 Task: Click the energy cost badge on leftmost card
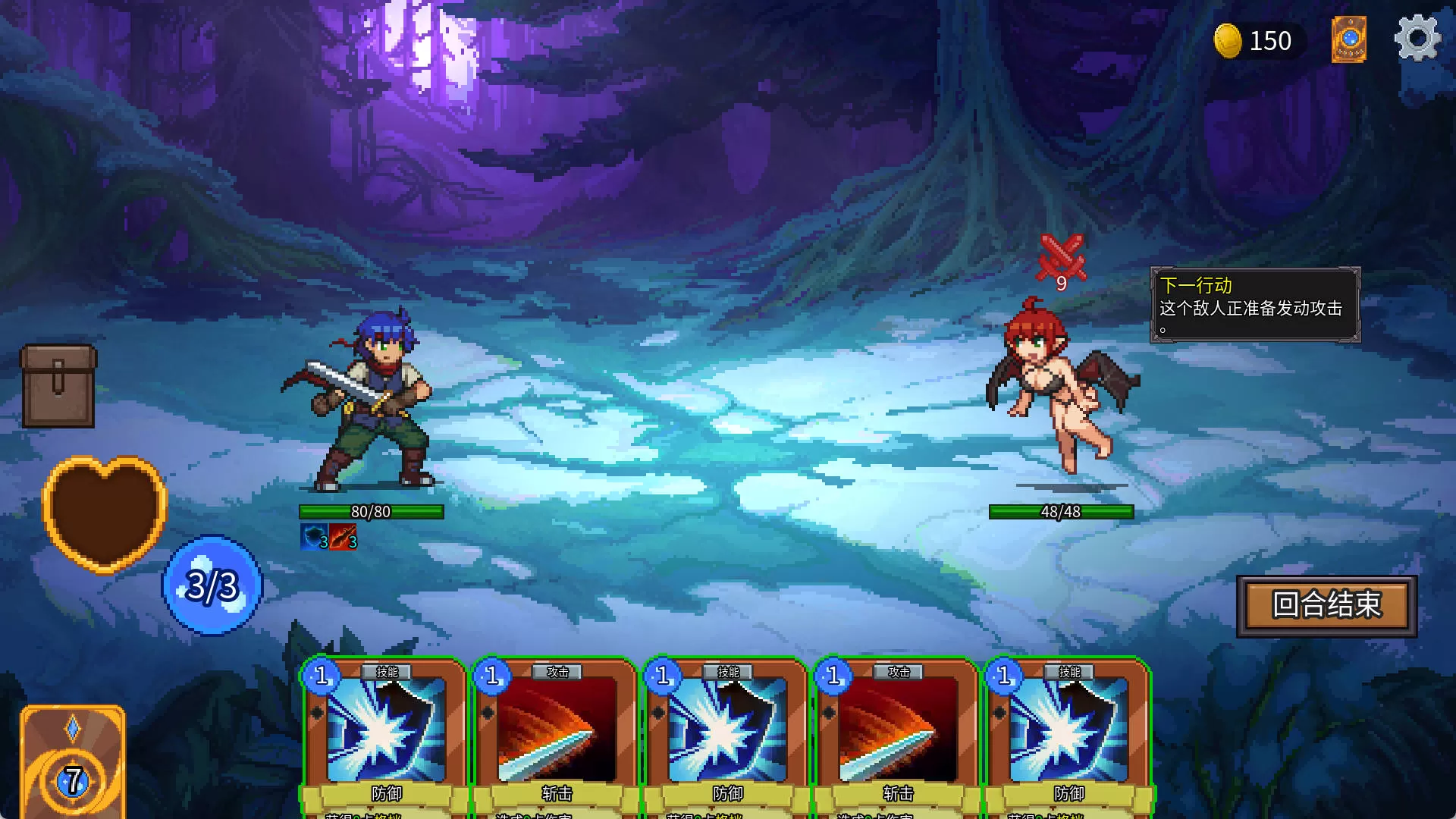coord(321,675)
